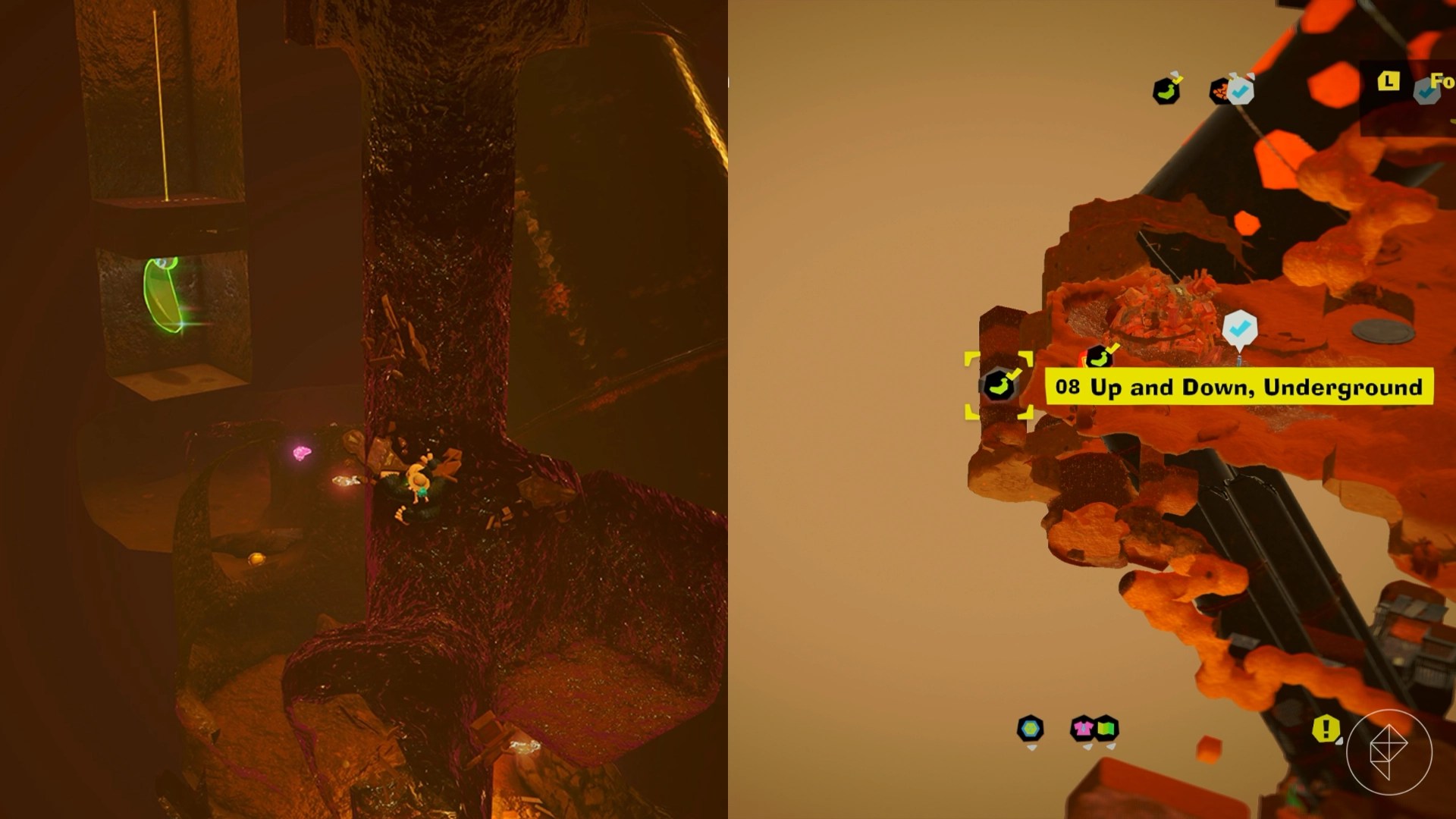Select the white checkmark speech-bubble marker

click(1240, 329)
